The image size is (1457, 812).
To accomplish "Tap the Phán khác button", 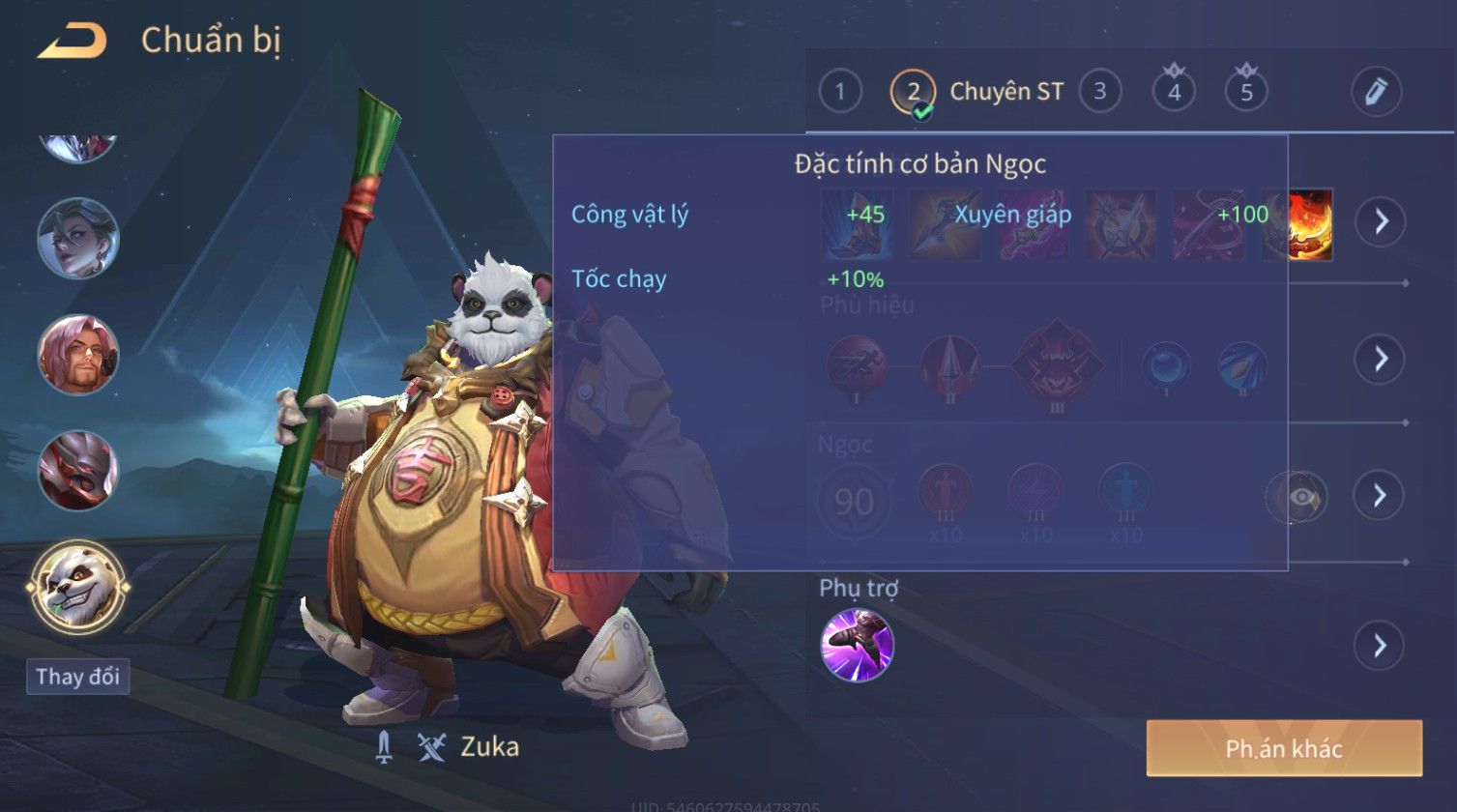I will tap(1284, 748).
